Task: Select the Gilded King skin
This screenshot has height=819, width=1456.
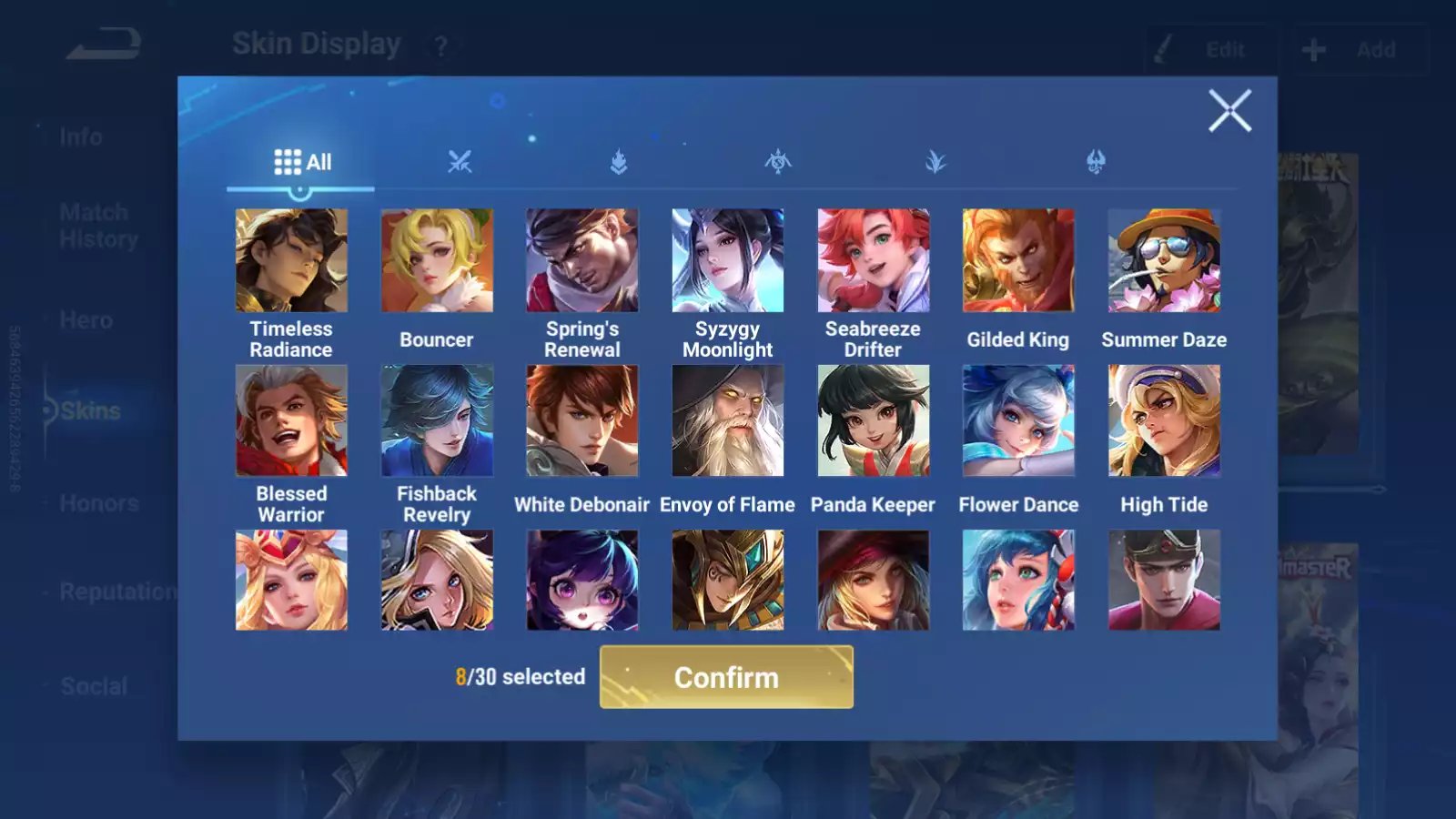Action: click(x=1018, y=261)
